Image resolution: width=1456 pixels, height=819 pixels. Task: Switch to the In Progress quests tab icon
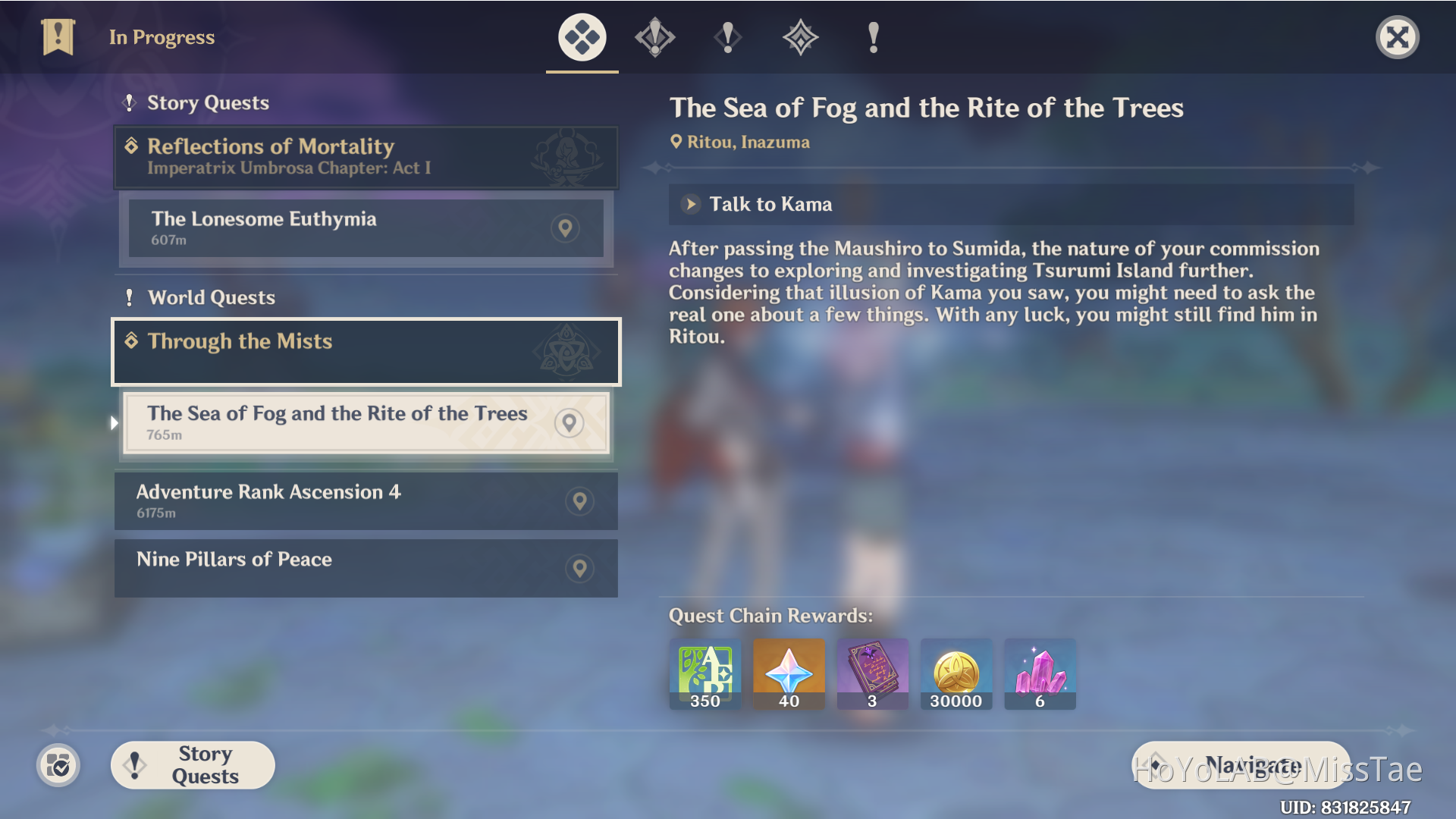581,37
